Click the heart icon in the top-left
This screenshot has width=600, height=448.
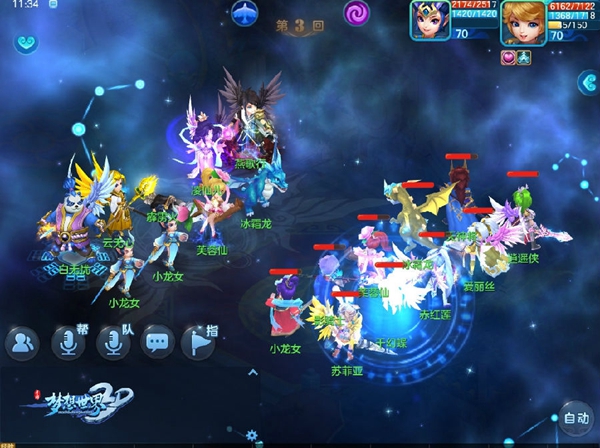(x=25, y=44)
